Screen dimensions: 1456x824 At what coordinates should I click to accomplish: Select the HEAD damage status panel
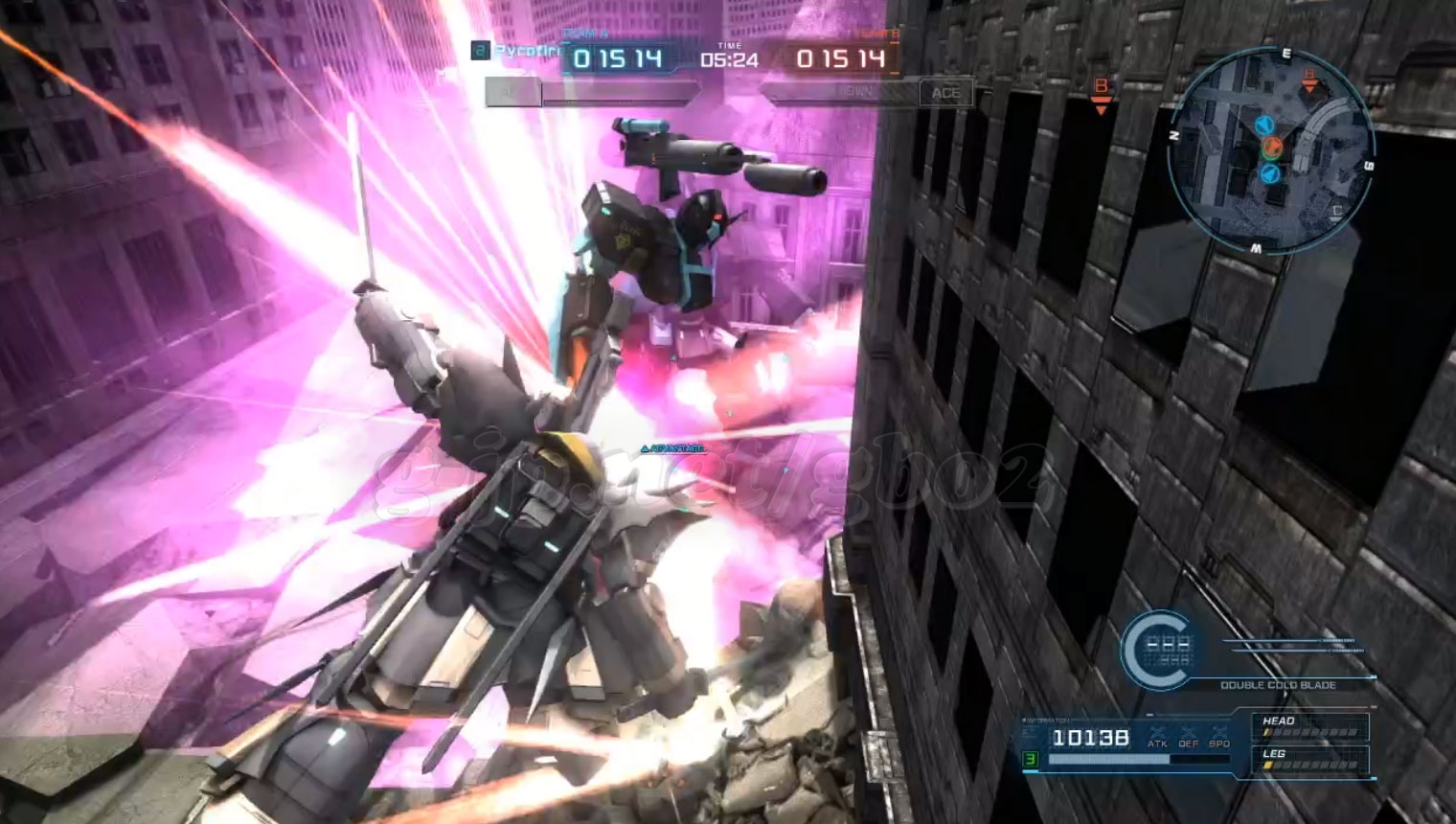coord(1309,726)
